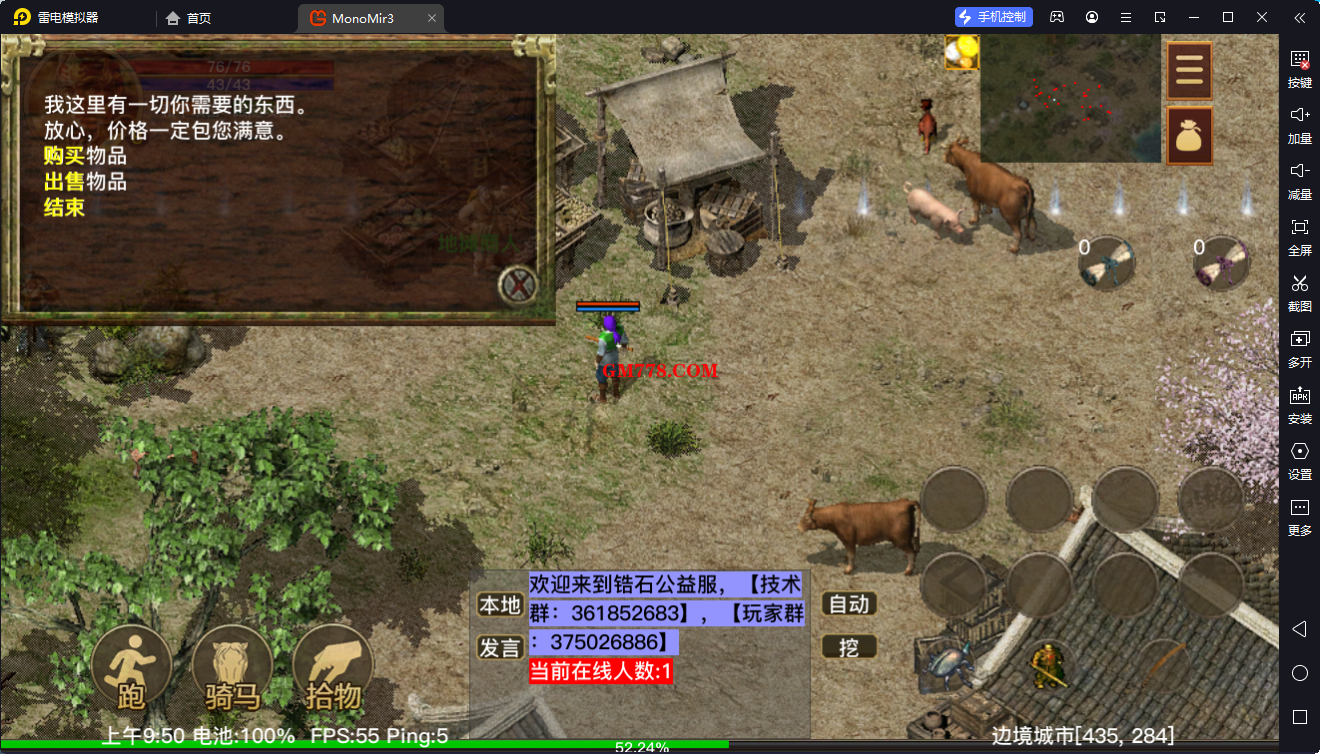
Task: Select 结束 to end the conversation
Action: coord(64,208)
